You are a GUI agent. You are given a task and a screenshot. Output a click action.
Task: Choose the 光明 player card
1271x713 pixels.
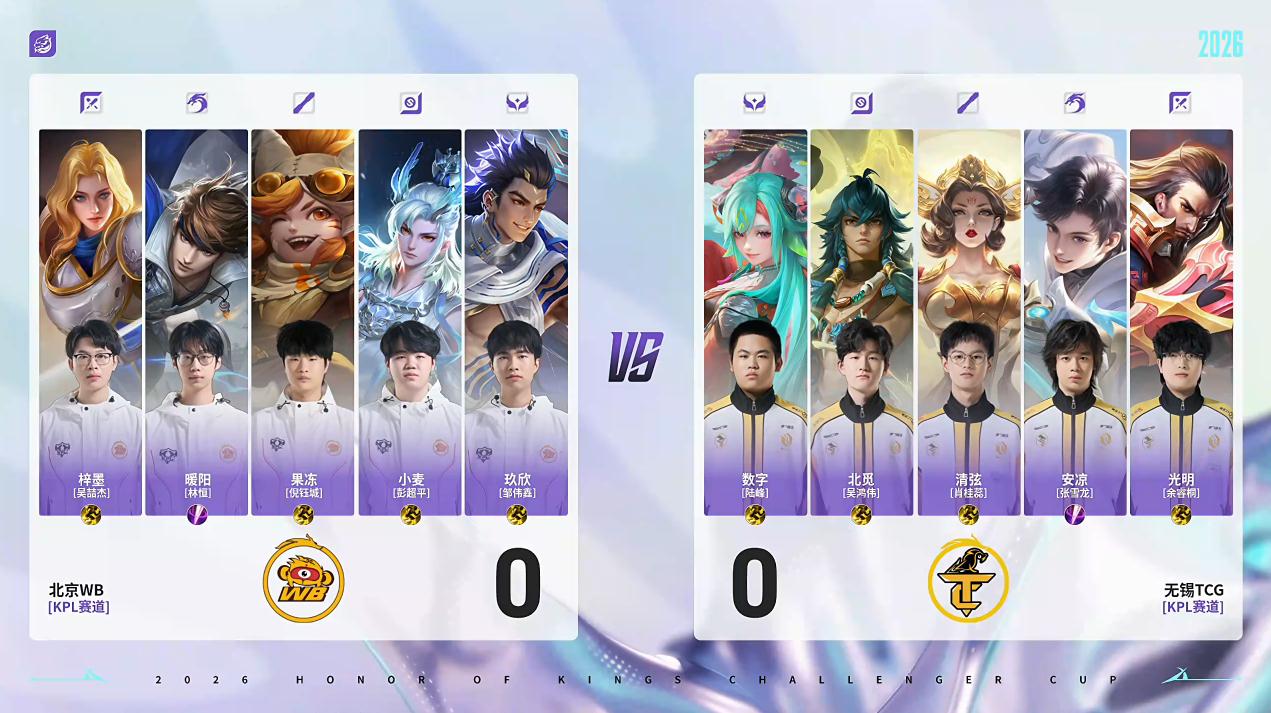(1181, 322)
